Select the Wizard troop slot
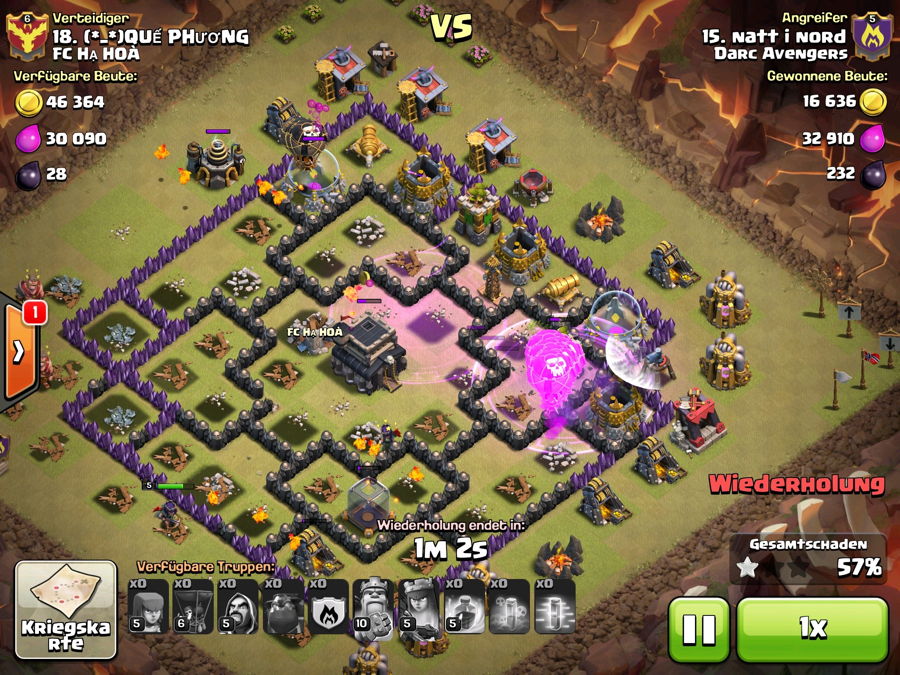The height and width of the screenshot is (675, 900). (x=238, y=607)
